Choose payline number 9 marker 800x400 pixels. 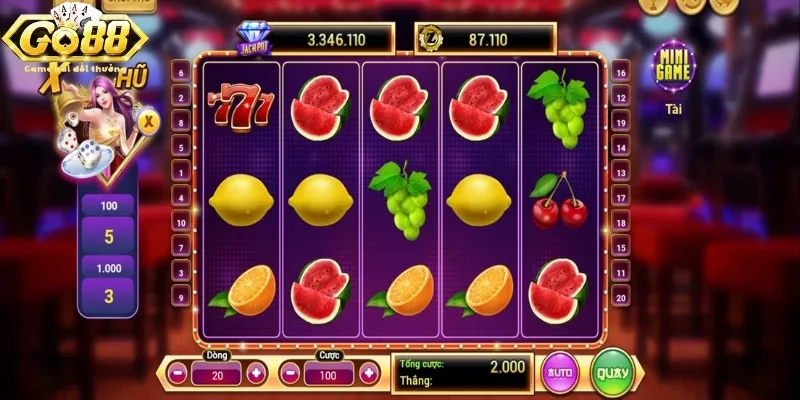click(x=181, y=296)
